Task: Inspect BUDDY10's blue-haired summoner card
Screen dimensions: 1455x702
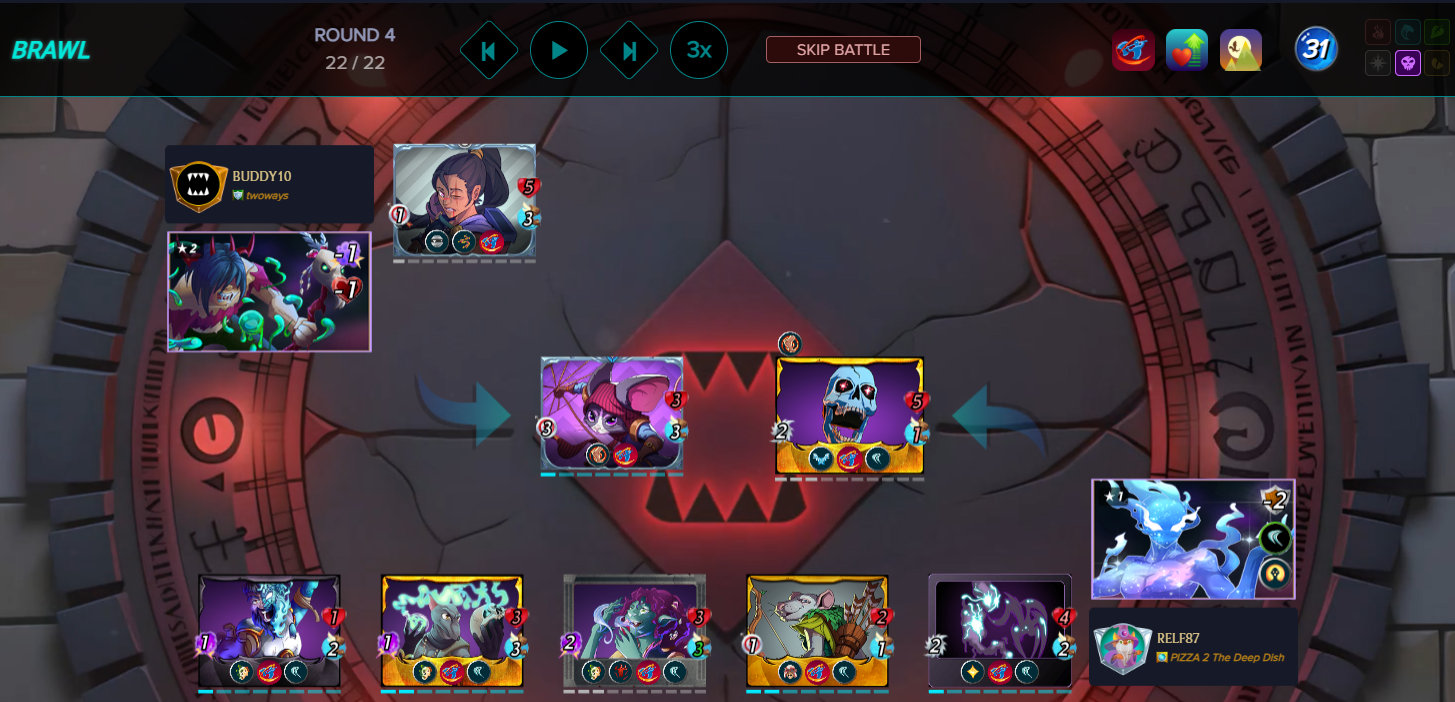Action: pos(269,292)
